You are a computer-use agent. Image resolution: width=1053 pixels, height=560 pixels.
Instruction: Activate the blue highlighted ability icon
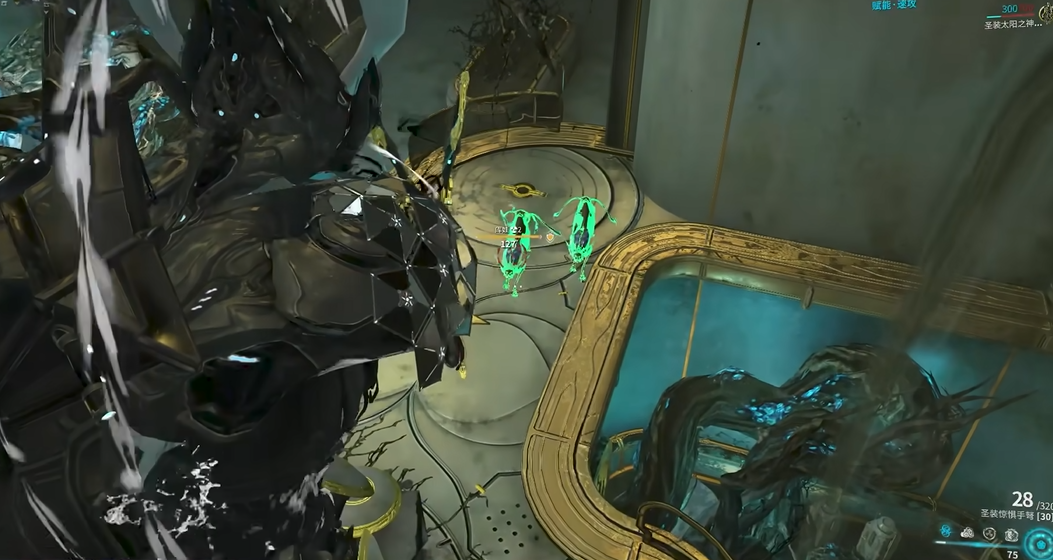click(946, 530)
